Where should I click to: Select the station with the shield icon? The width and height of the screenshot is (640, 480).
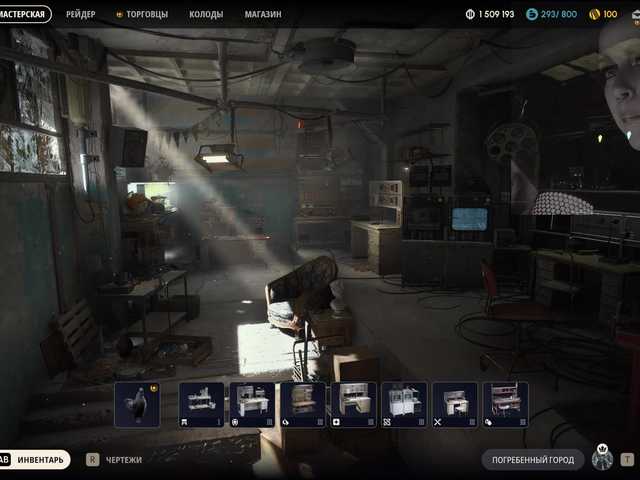click(x=252, y=405)
